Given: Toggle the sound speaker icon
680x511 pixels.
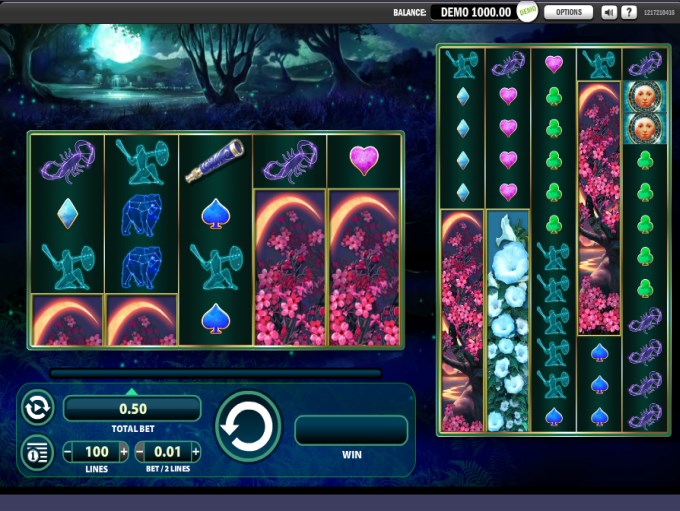Looking at the screenshot, I should [609, 12].
